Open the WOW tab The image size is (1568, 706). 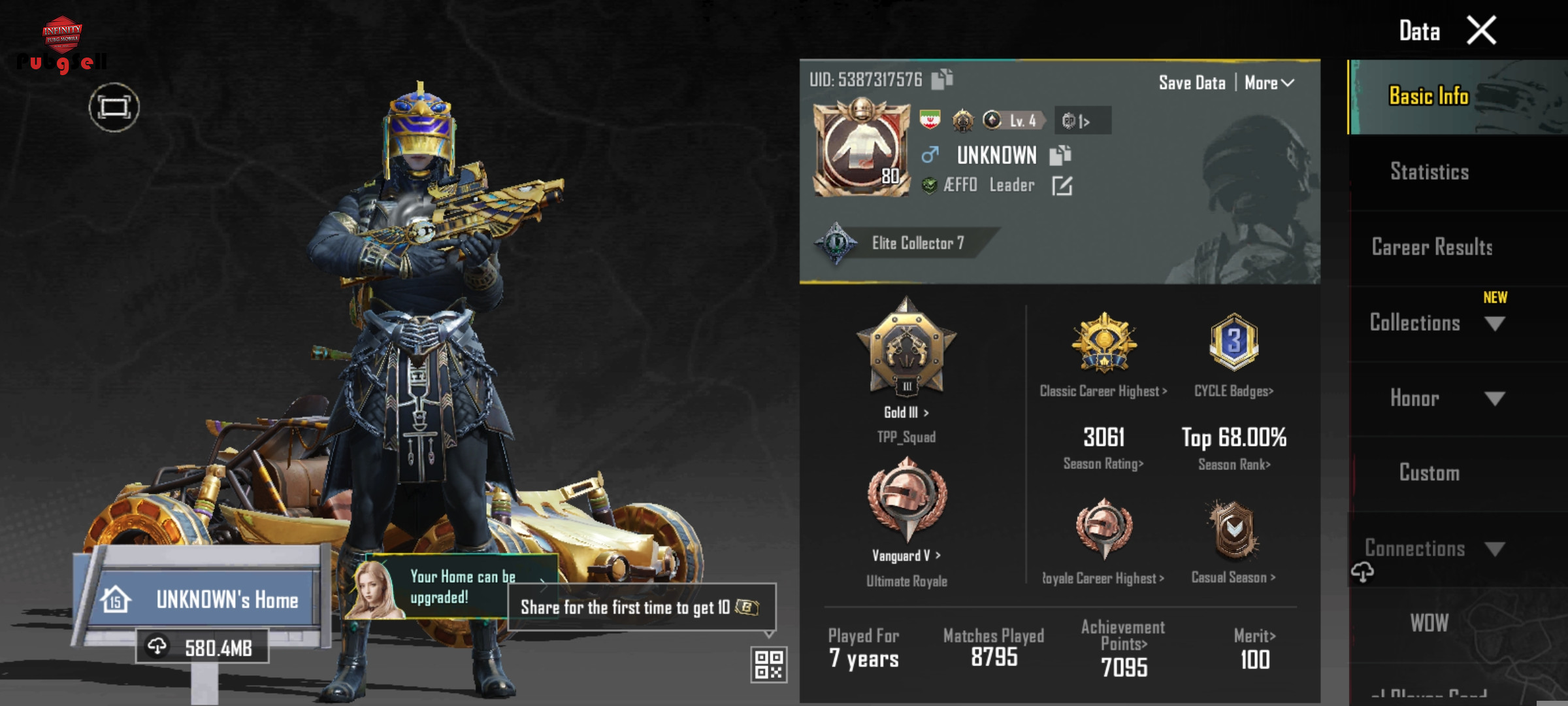(1429, 623)
